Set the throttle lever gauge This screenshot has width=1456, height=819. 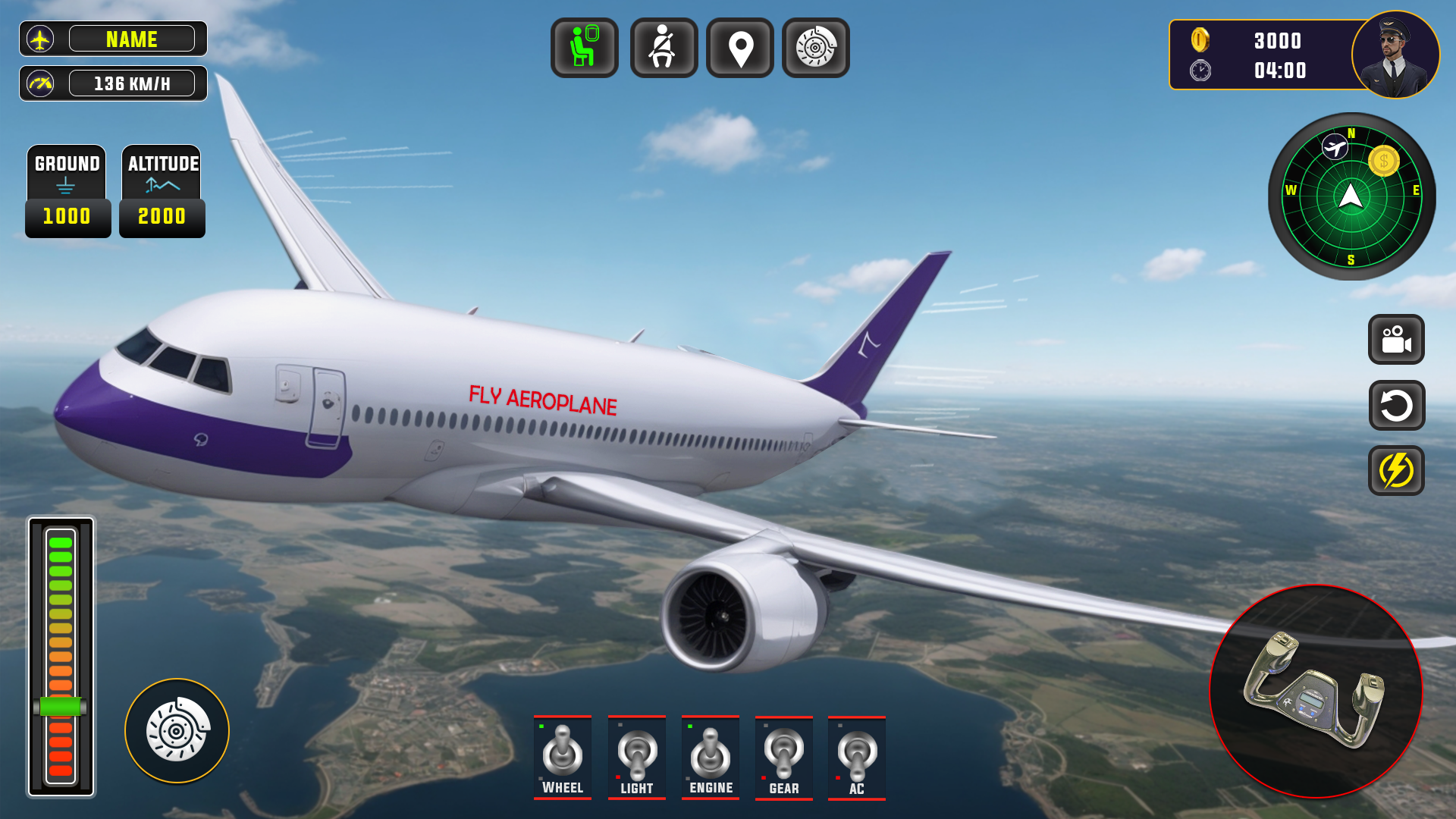point(61,707)
